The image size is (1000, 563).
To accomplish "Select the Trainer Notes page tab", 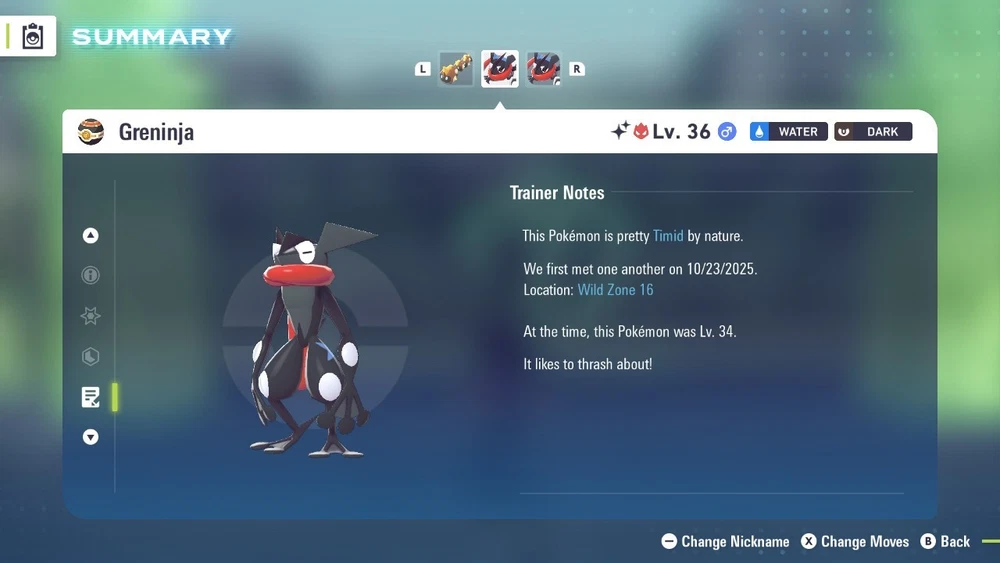I will click(91, 397).
